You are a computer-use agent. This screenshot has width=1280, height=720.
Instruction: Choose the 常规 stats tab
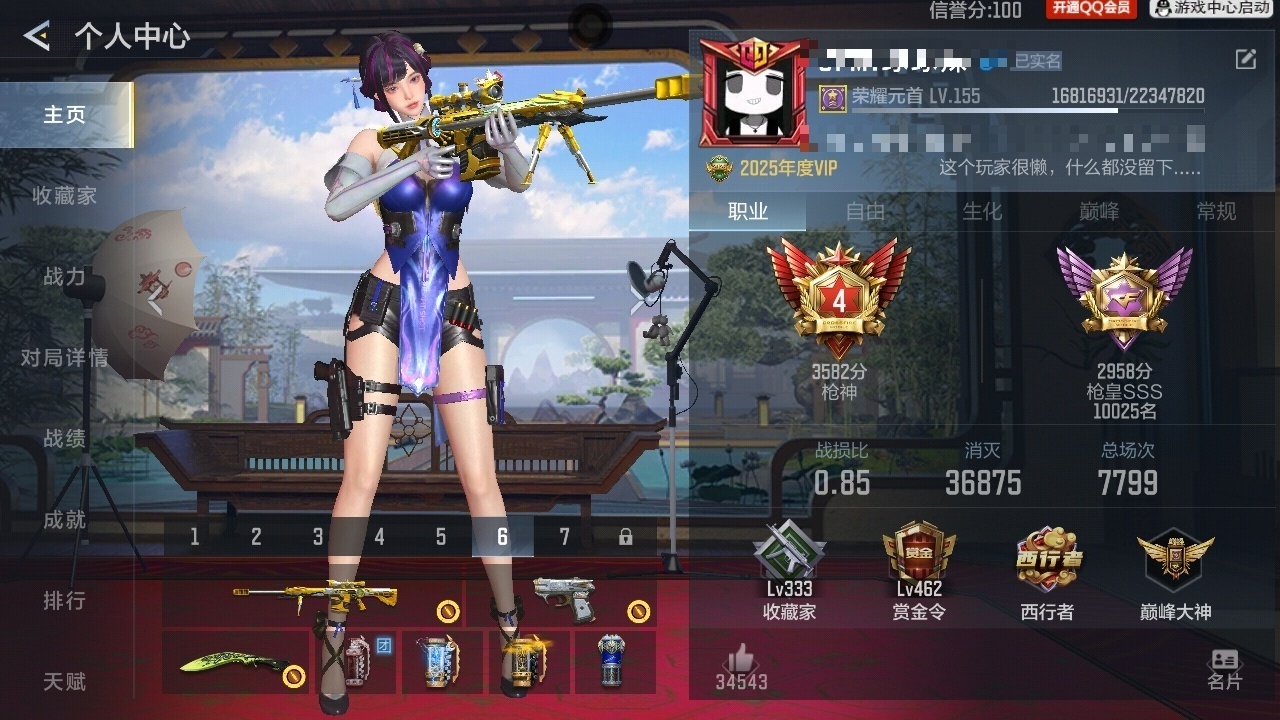click(1216, 212)
